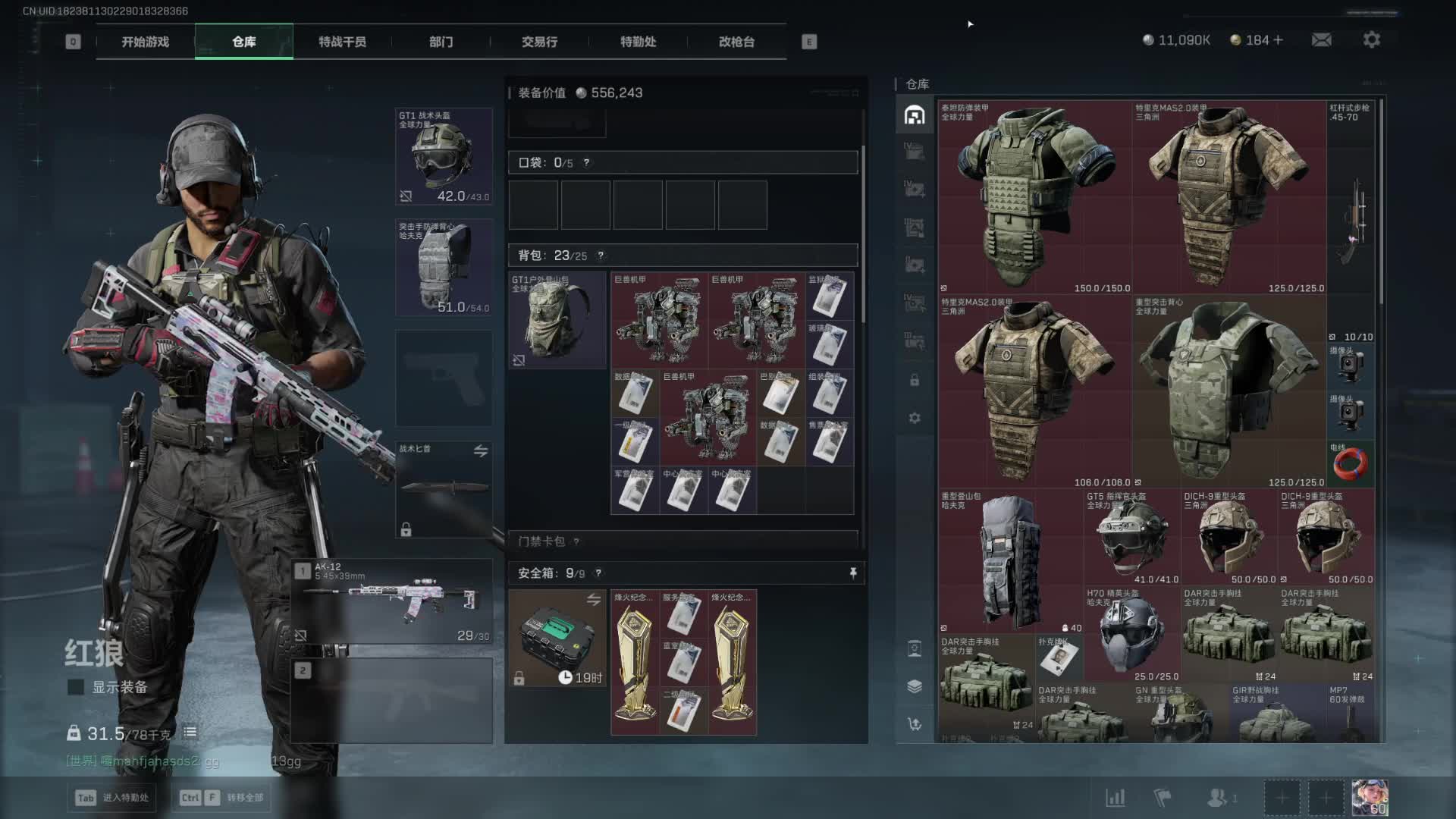Viewport: 1456px width, 819px height.
Task: Click the 战术匕首 knife slot
Action: tap(444, 489)
